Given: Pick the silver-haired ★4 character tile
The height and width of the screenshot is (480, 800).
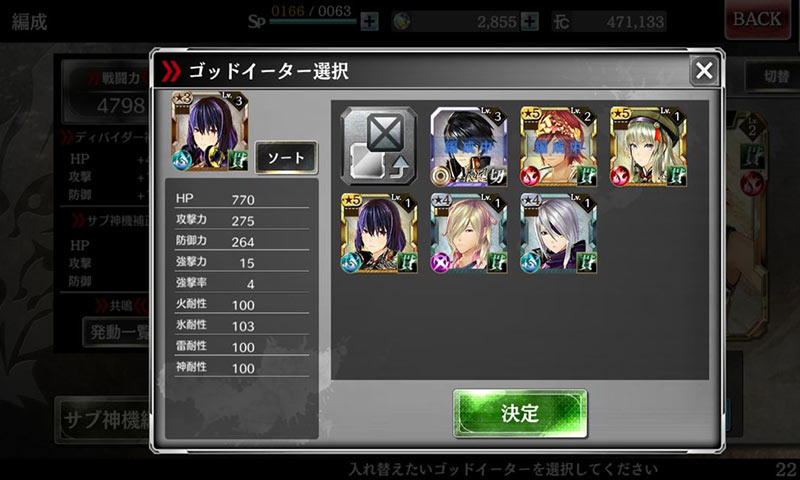Looking at the screenshot, I should [x=558, y=234].
